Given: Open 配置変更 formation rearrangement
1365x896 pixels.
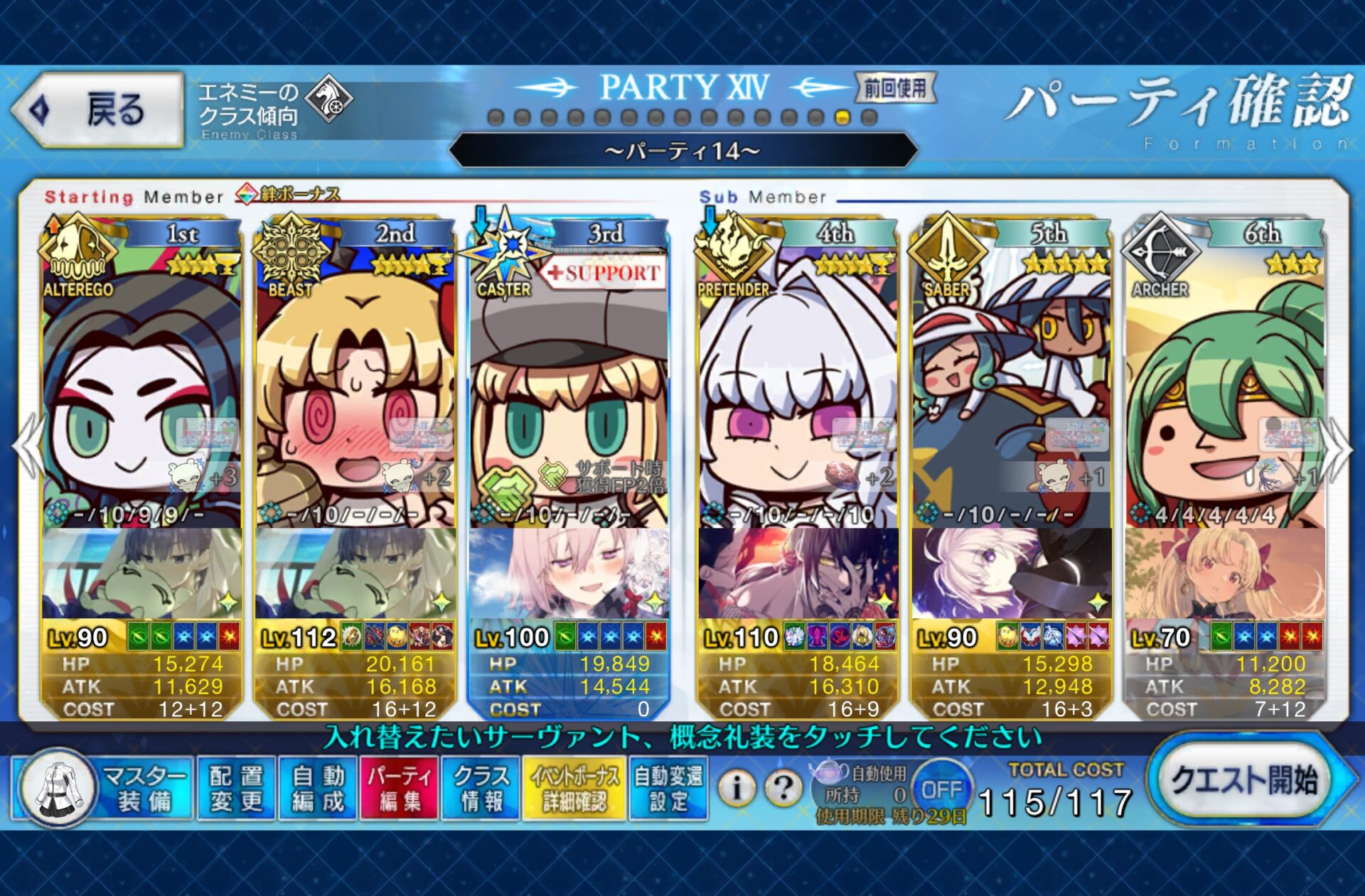Looking at the screenshot, I should (x=236, y=789).
